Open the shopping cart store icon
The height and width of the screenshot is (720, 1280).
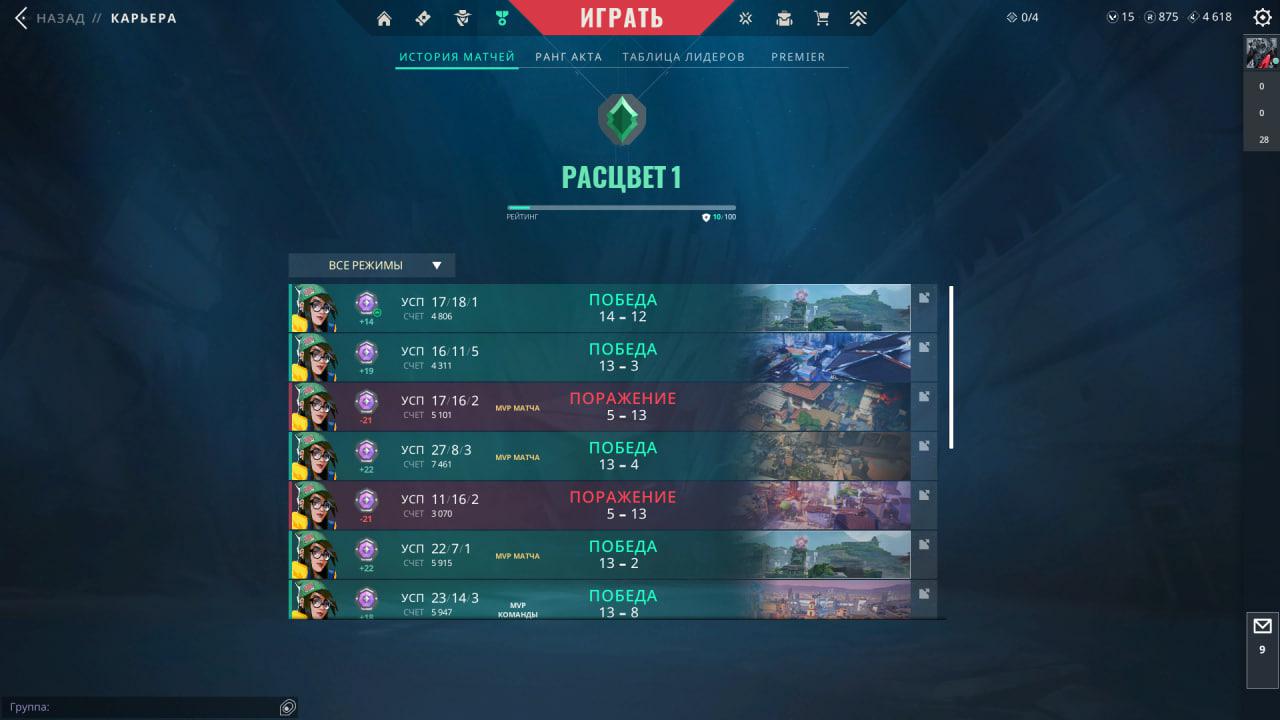click(x=822, y=18)
